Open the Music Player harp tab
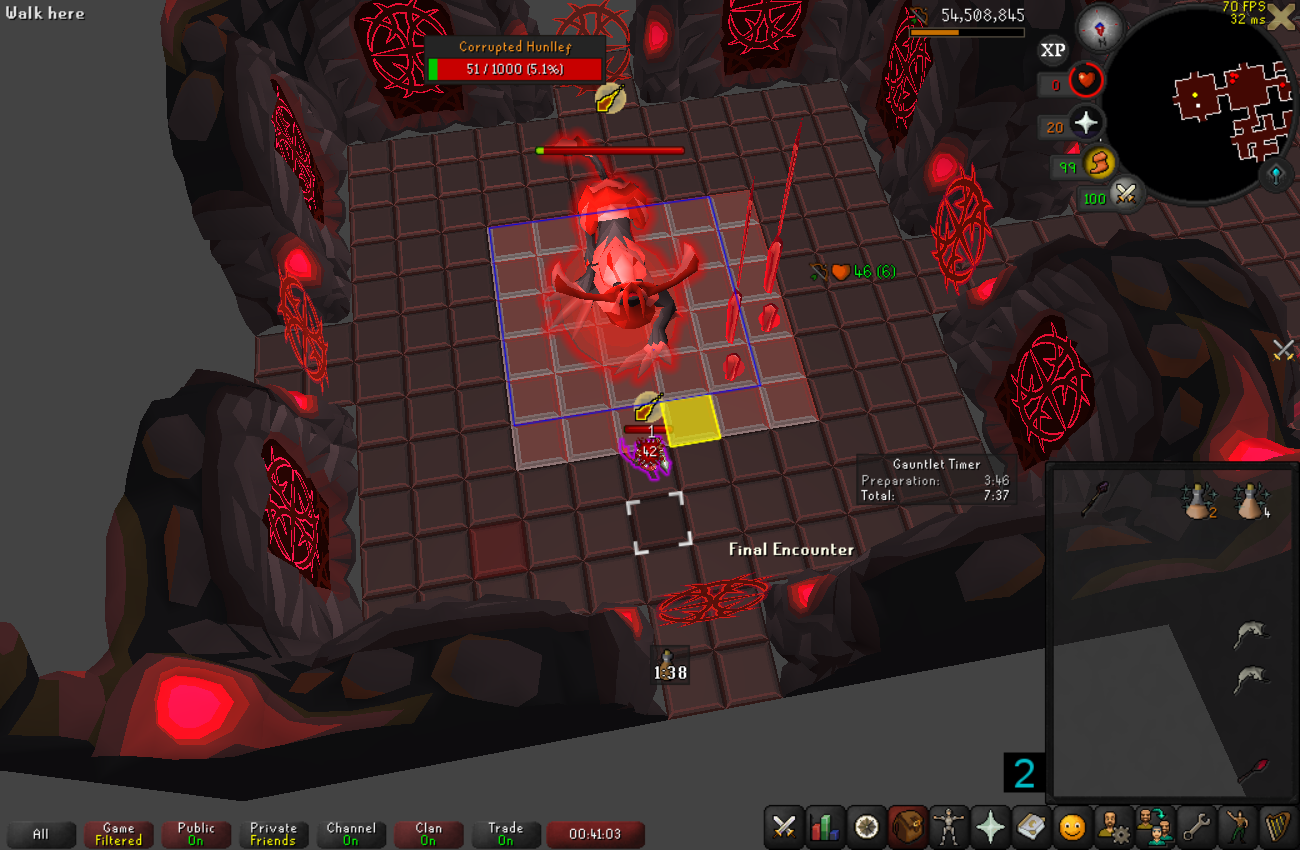Image resolution: width=1300 pixels, height=850 pixels. pyautogui.click(x=1278, y=827)
